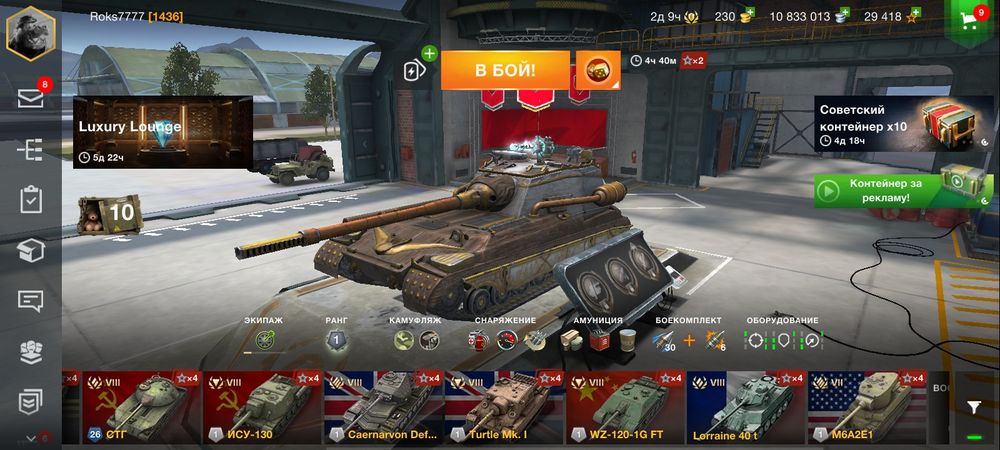Select the Lorraine 40 t tank

click(746, 407)
